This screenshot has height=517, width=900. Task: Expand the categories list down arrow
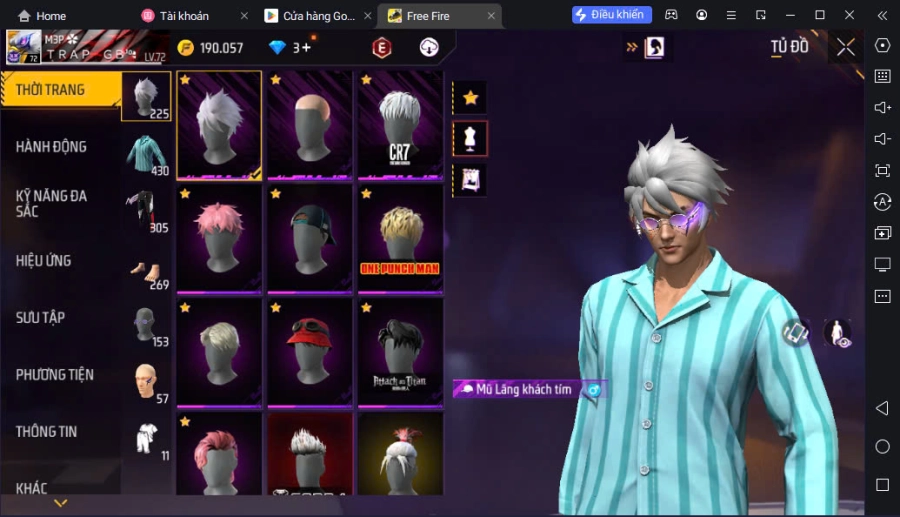point(61,503)
